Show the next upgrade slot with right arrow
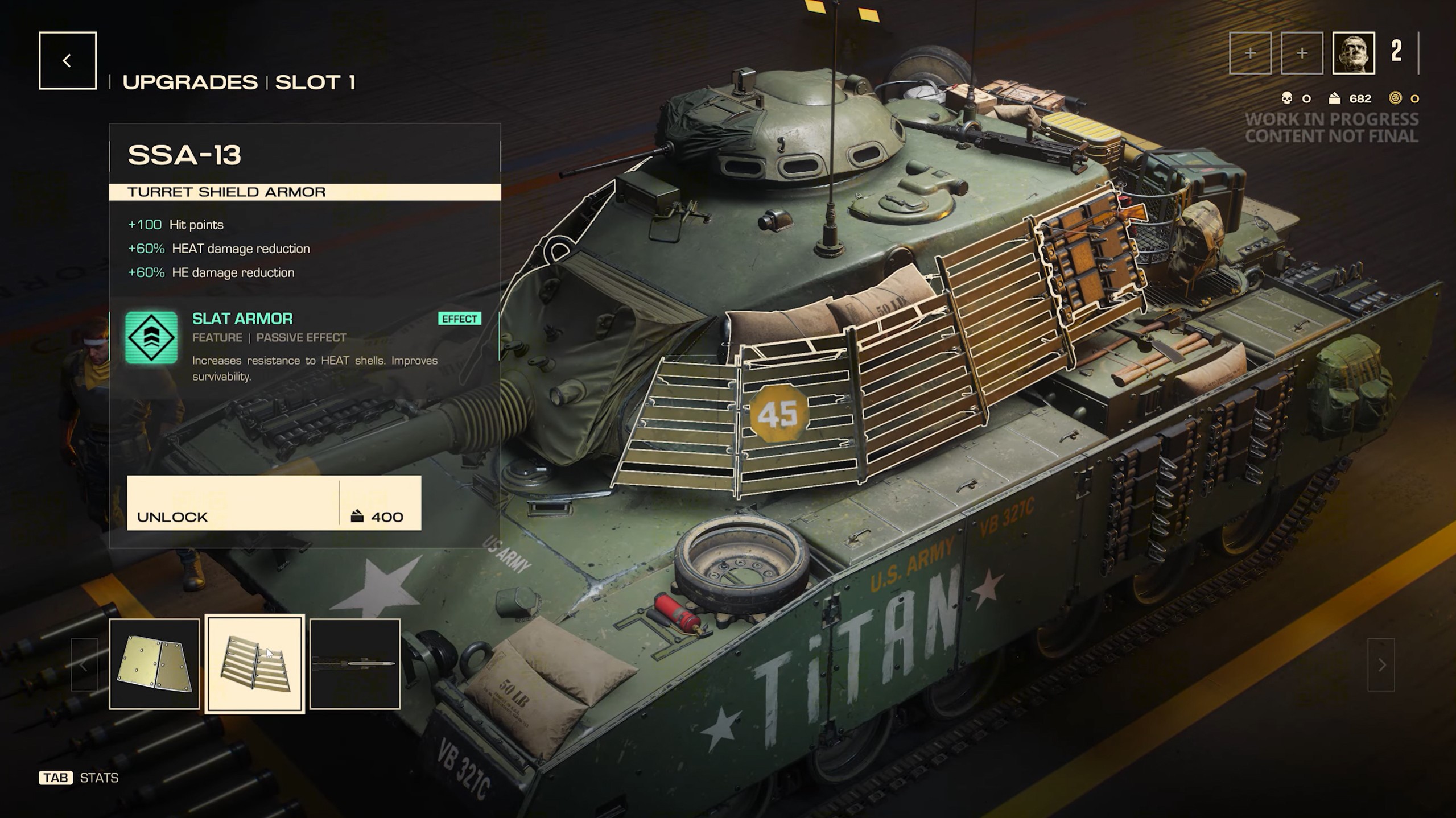The image size is (1456, 818). 1381,664
